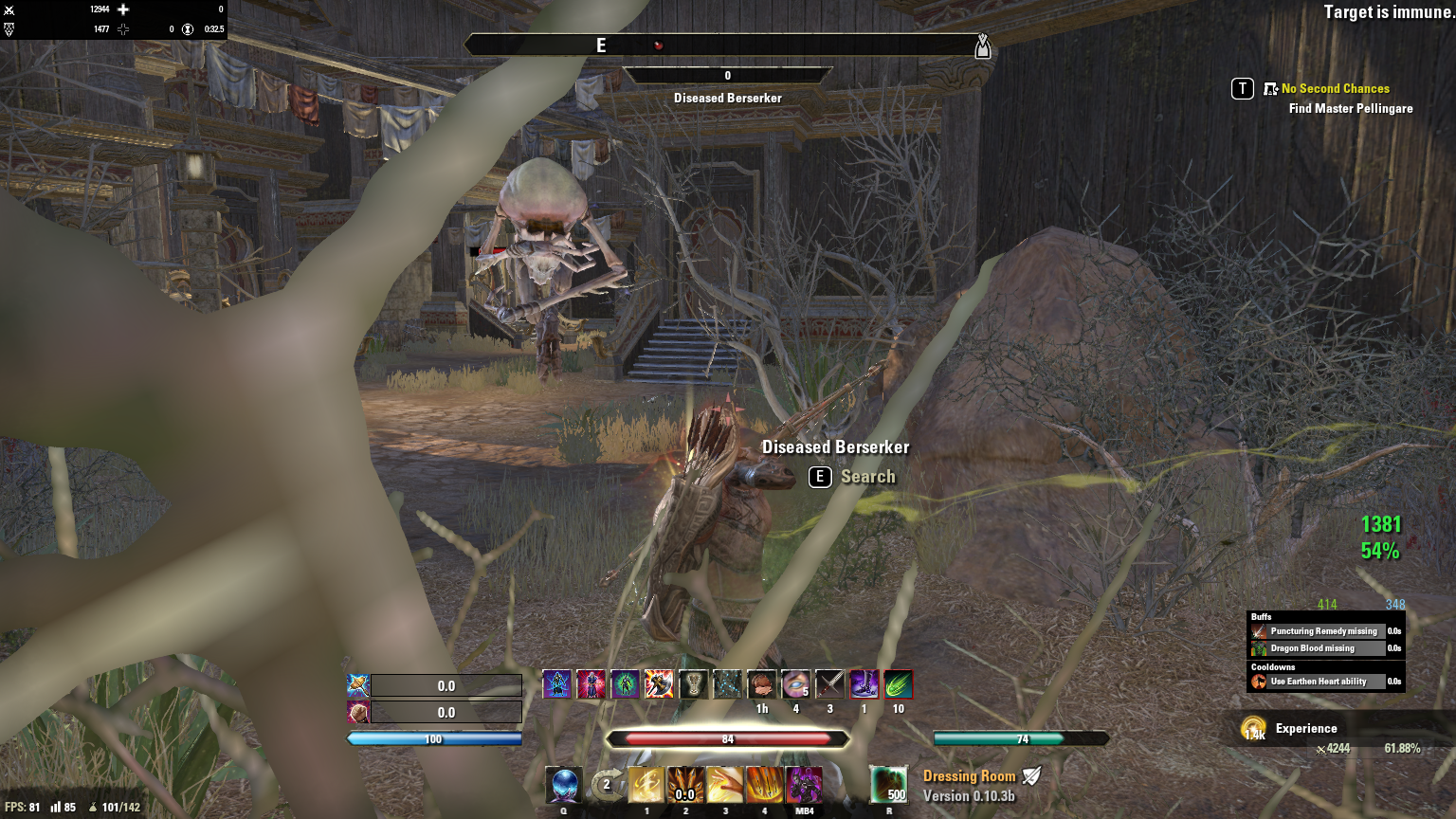The height and width of the screenshot is (819, 1456).
Task: Select the quickslot orb icon on Q
Action: (564, 786)
